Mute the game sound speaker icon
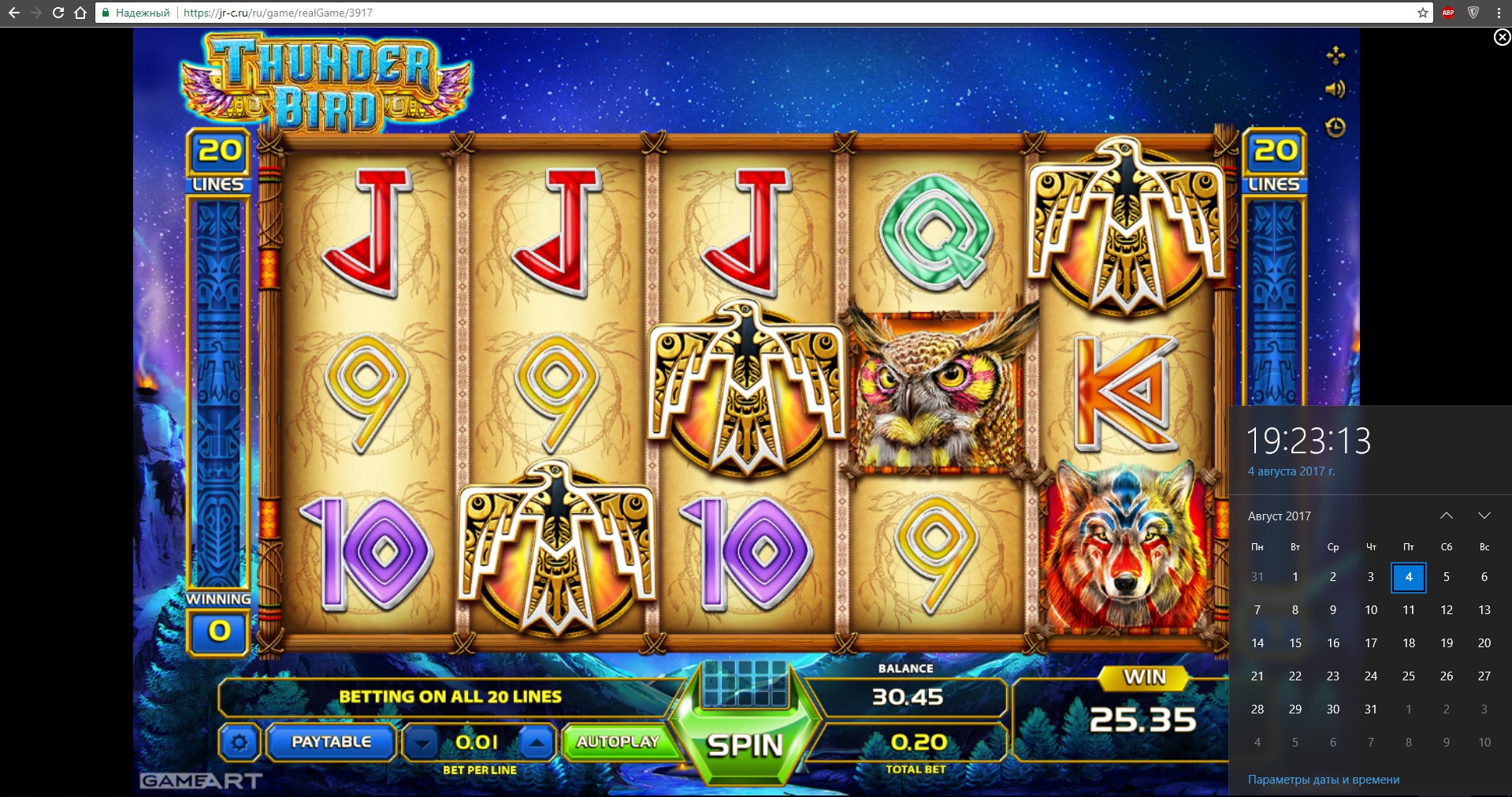 tap(1335, 89)
